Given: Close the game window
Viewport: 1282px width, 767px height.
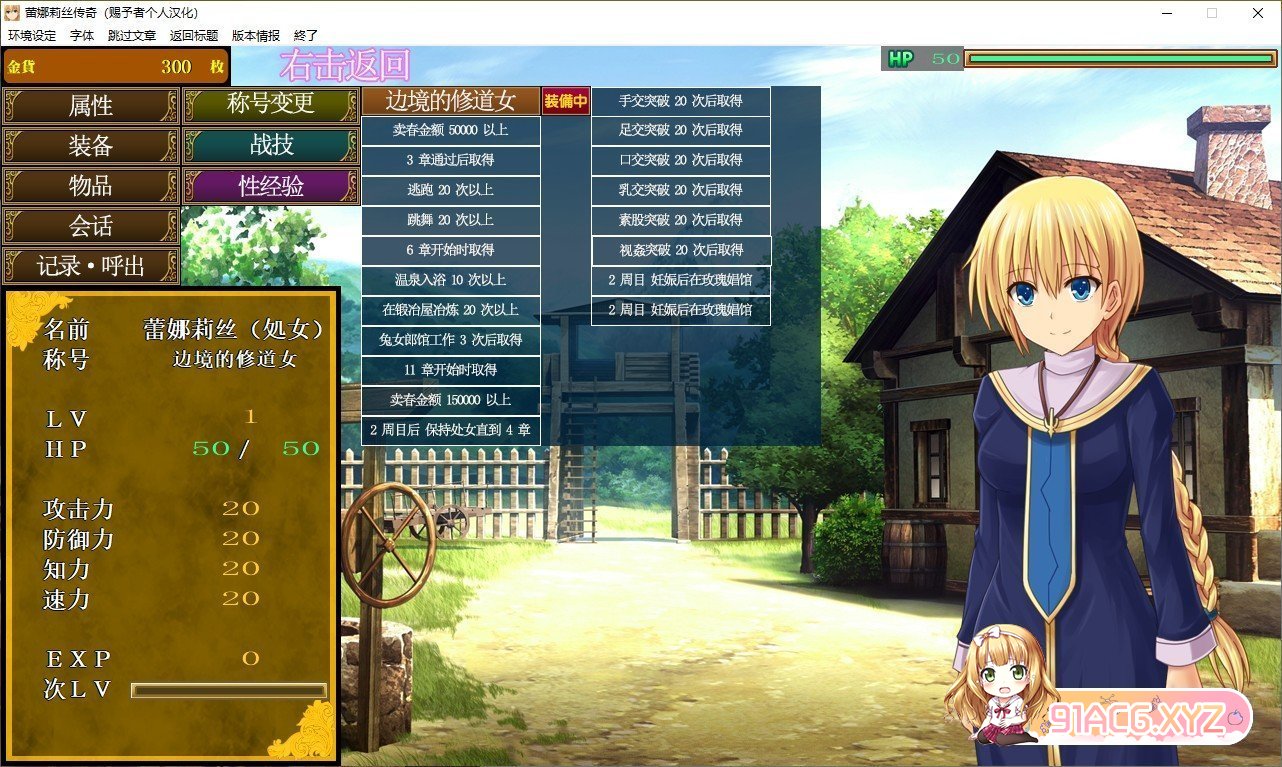Looking at the screenshot, I should click(1257, 13).
